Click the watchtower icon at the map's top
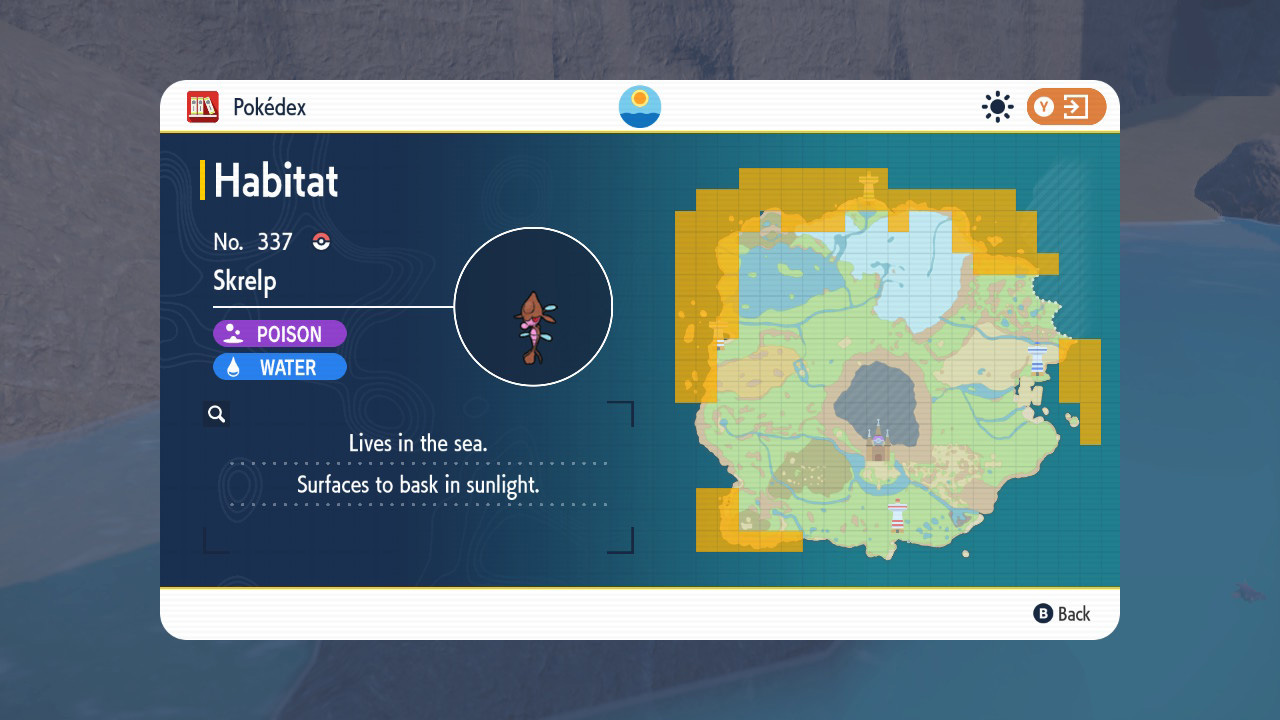 coord(871,182)
